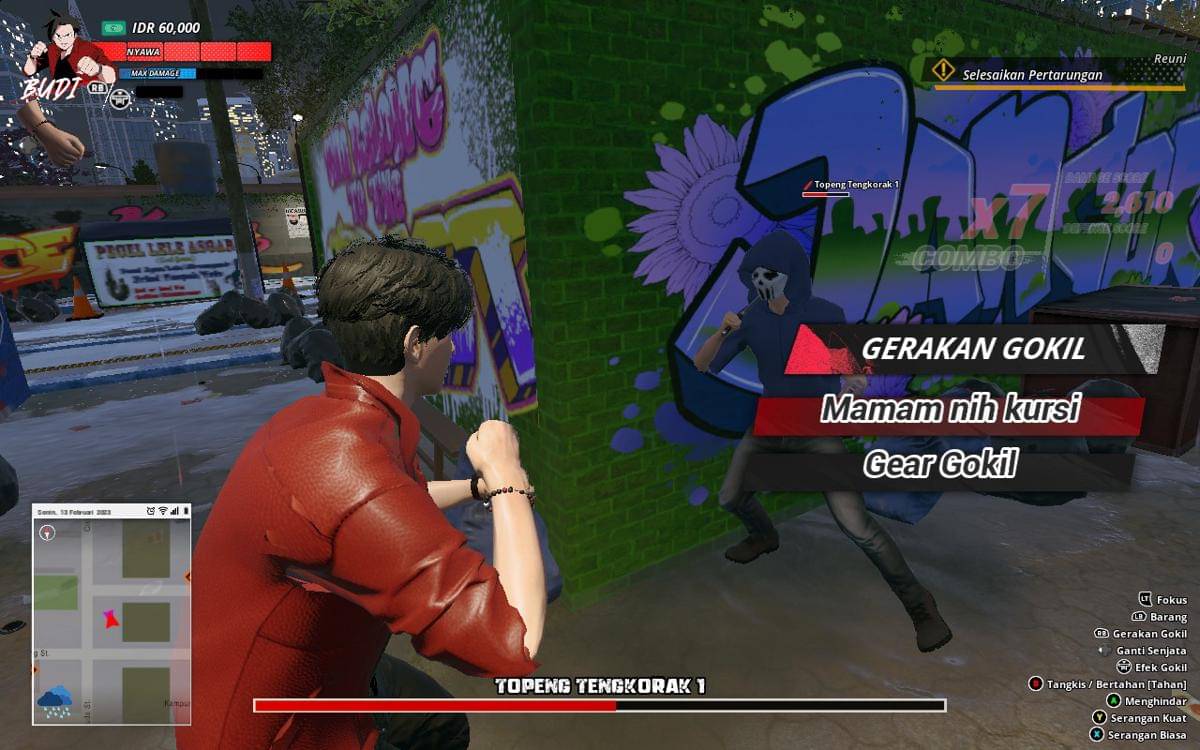Click the red player marker on minimap

coord(109,620)
